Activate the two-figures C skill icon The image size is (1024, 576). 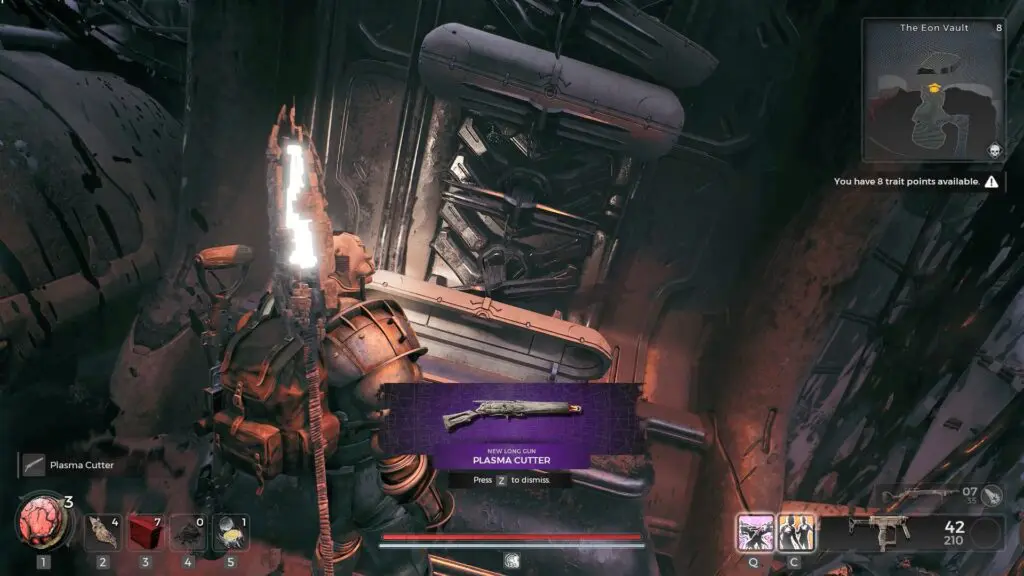(796, 532)
